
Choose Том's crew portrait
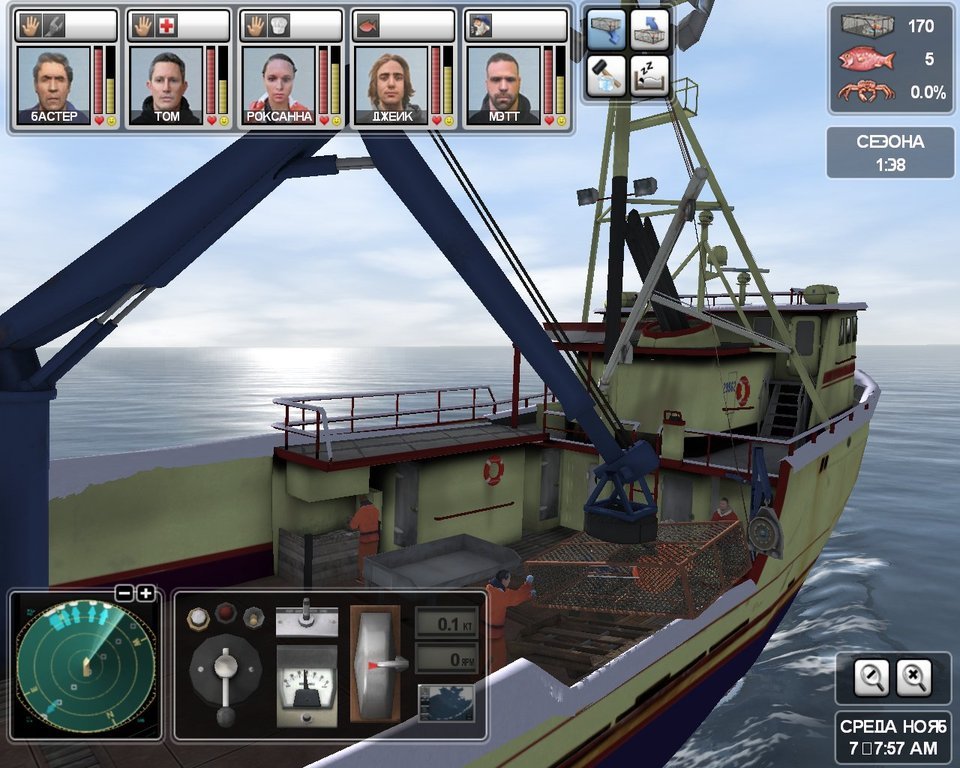pos(166,82)
